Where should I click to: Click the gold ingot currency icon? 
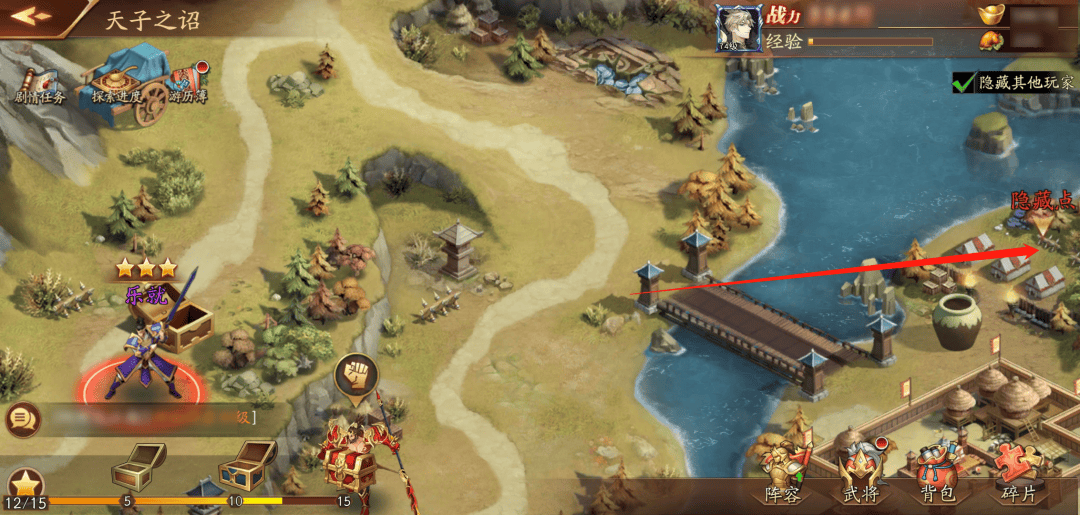[991, 15]
